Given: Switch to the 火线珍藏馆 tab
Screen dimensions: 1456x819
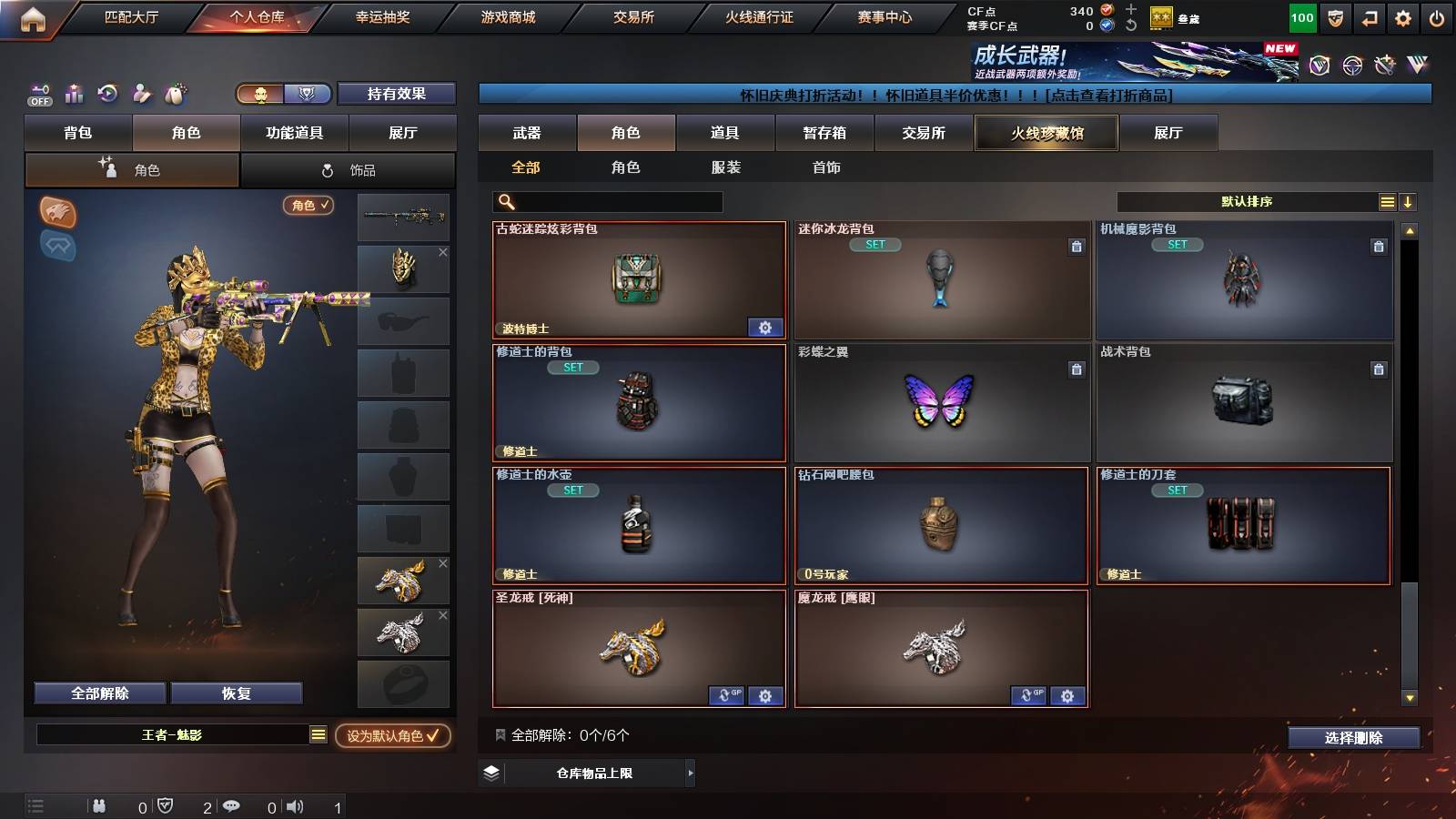Looking at the screenshot, I should point(1046,133).
